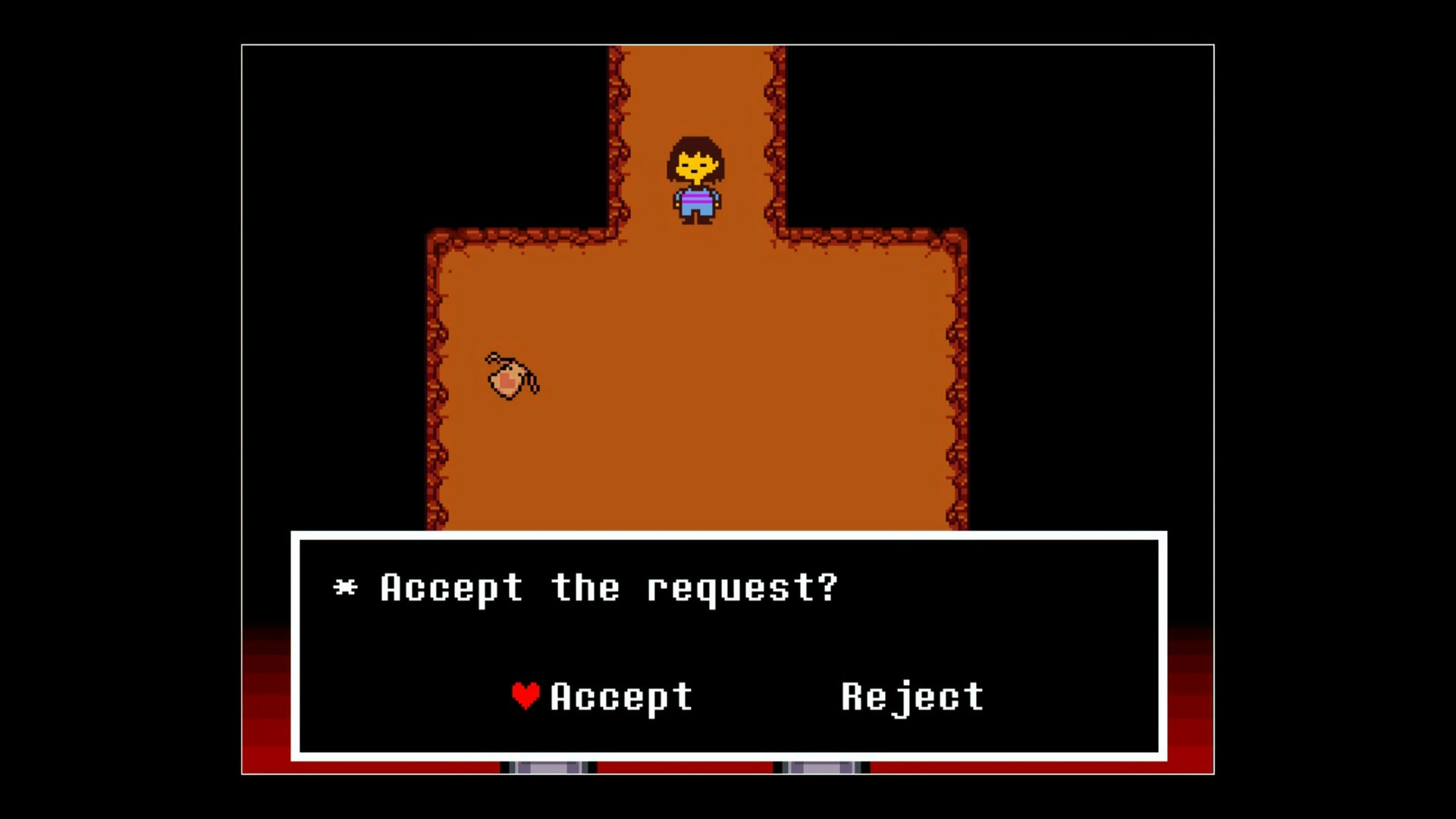Click the small creature sprite on the ground
Screen dimensions: 1456x819
(507, 379)
